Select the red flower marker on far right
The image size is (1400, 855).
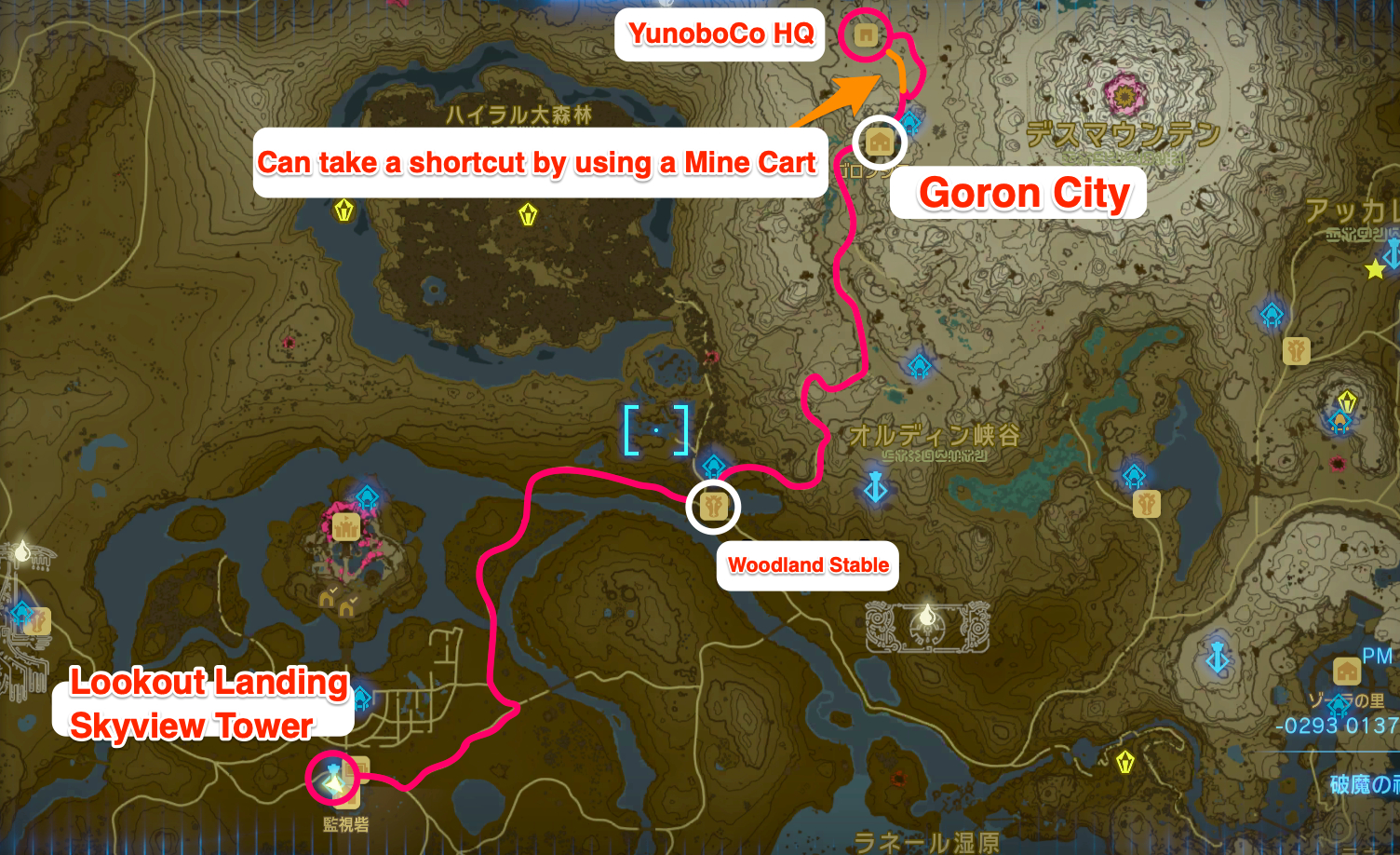click(1337, 464)
